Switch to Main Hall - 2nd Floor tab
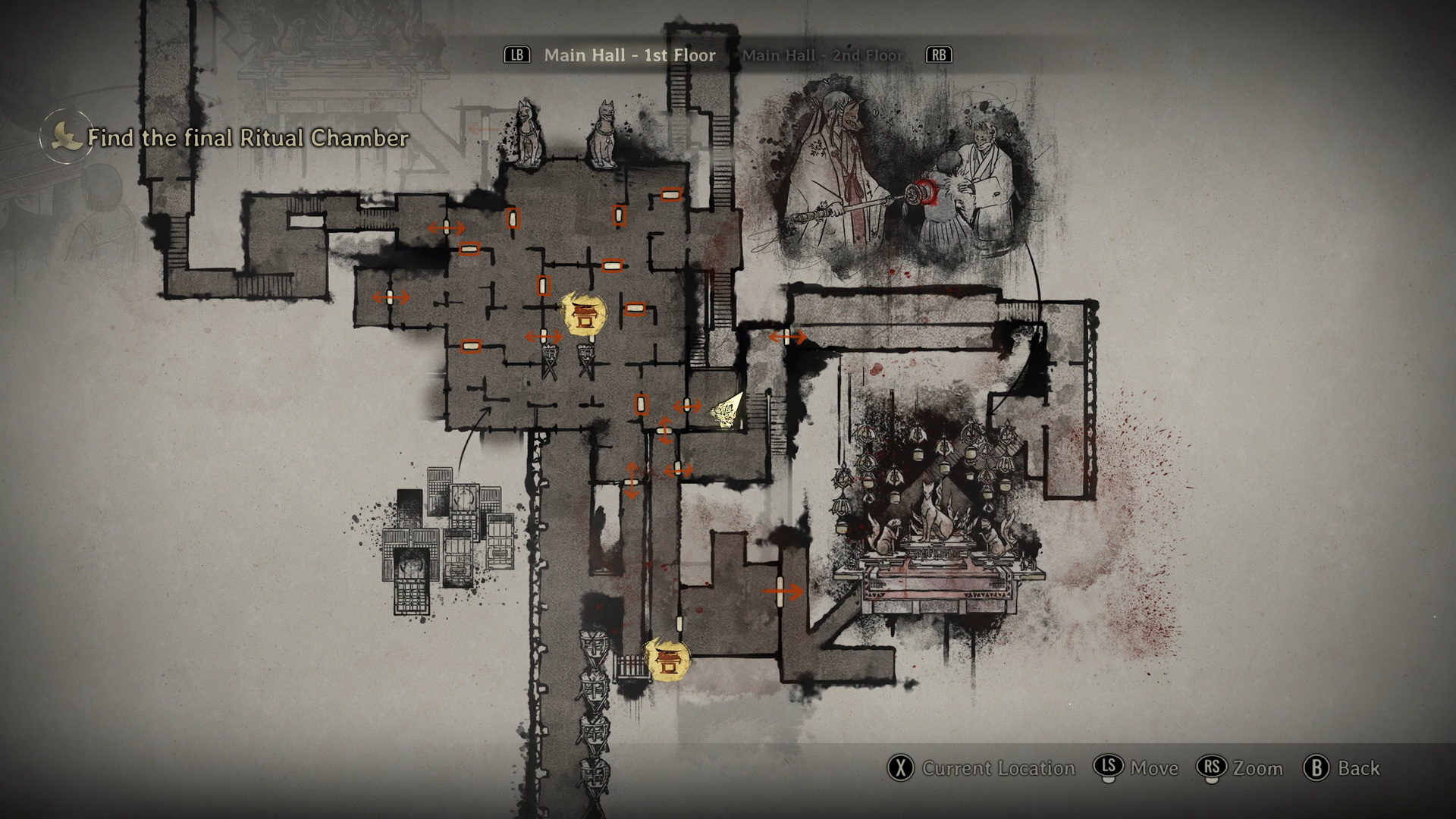This screenshot has height=819, width=1456. [823, 55]
